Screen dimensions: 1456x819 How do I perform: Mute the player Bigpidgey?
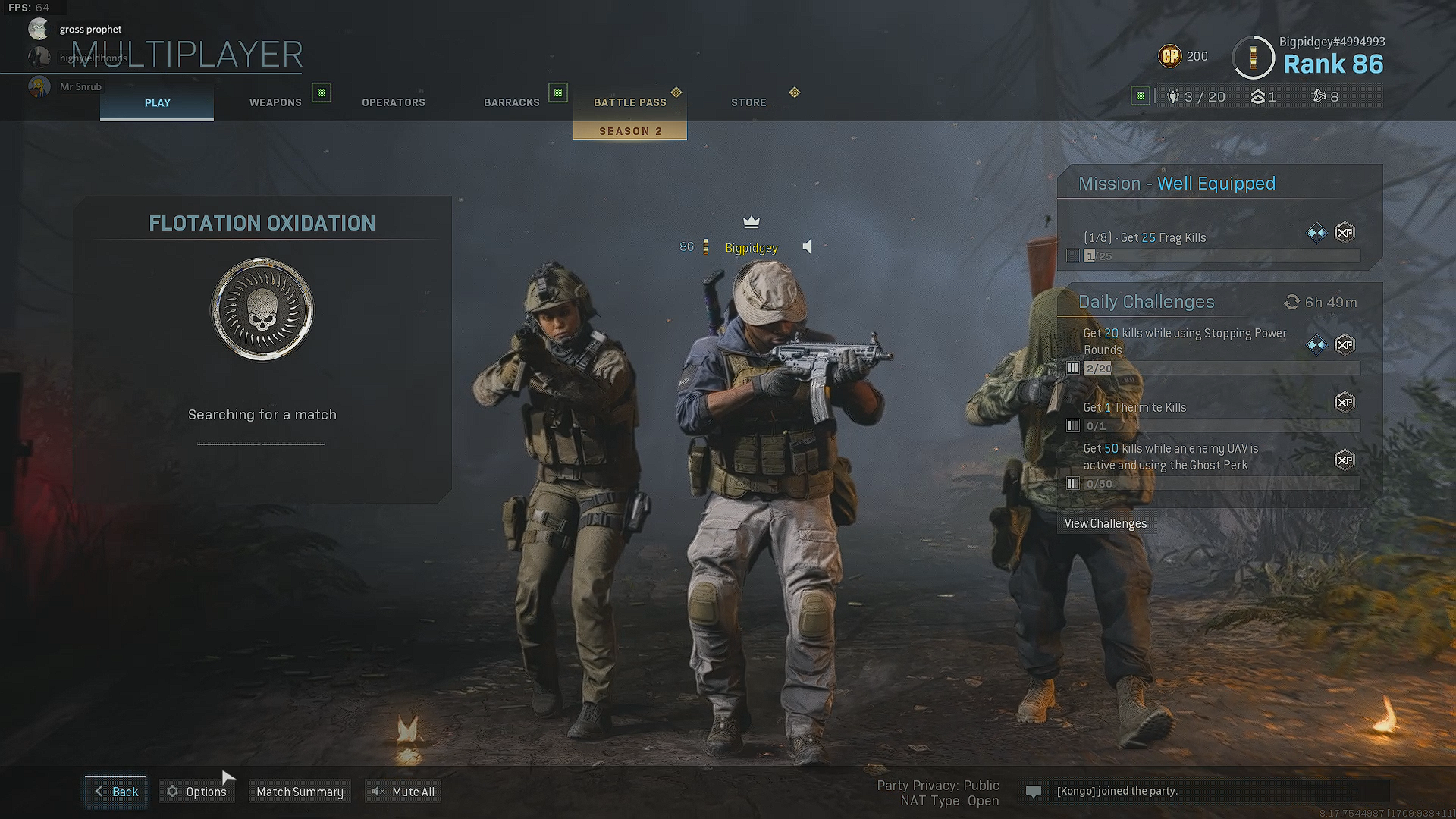coord(806,246)
